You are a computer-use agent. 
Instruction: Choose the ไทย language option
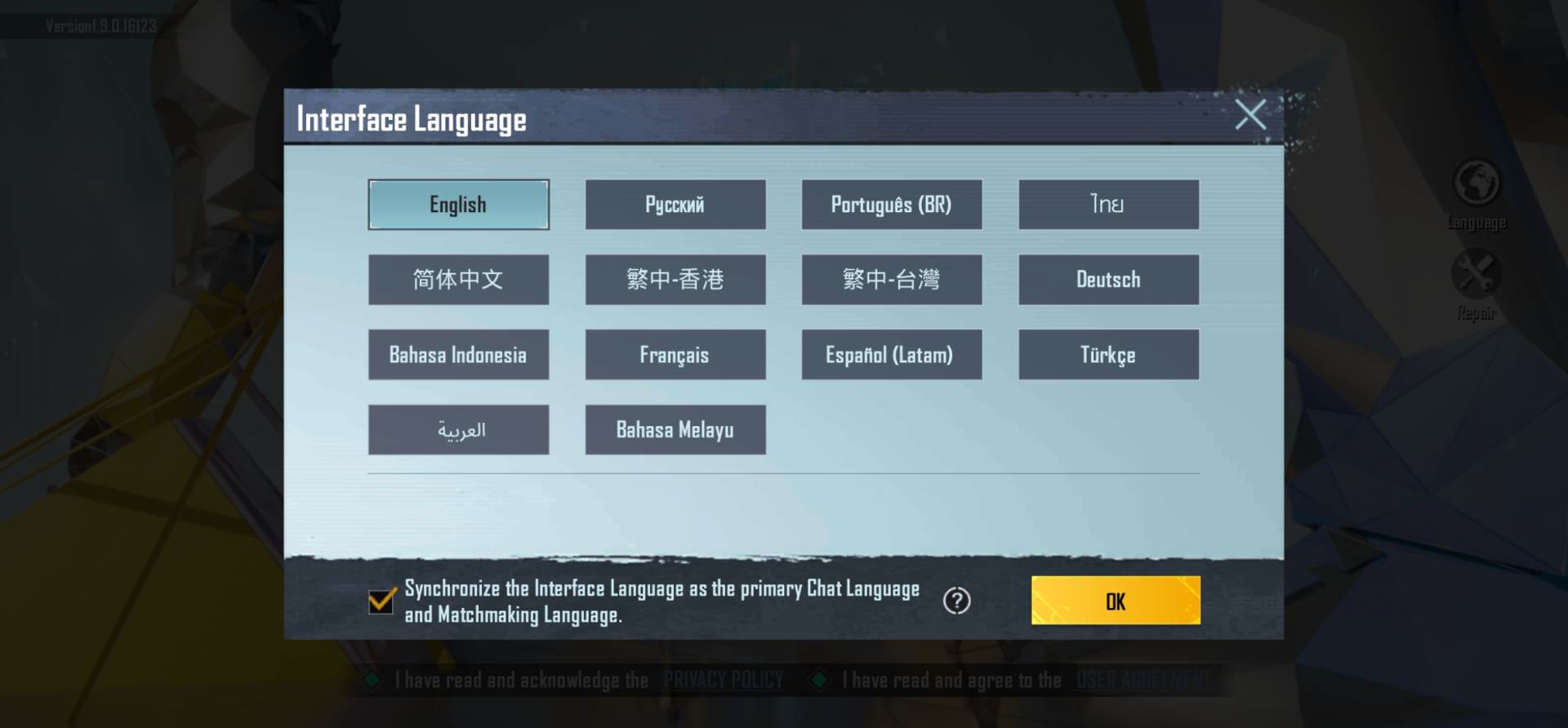click(x=1108, y=205)
